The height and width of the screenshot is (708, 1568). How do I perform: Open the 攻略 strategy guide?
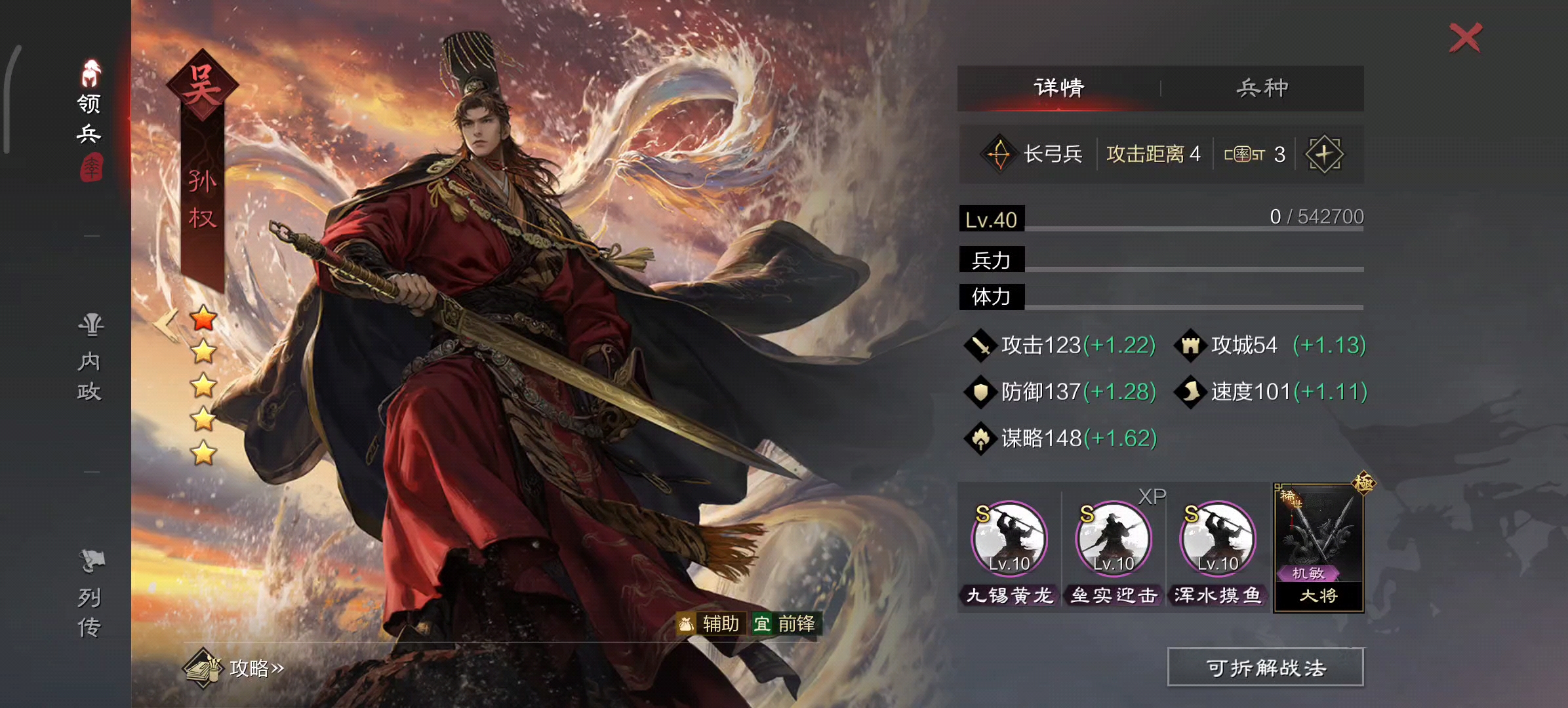(x=235, y=667)
